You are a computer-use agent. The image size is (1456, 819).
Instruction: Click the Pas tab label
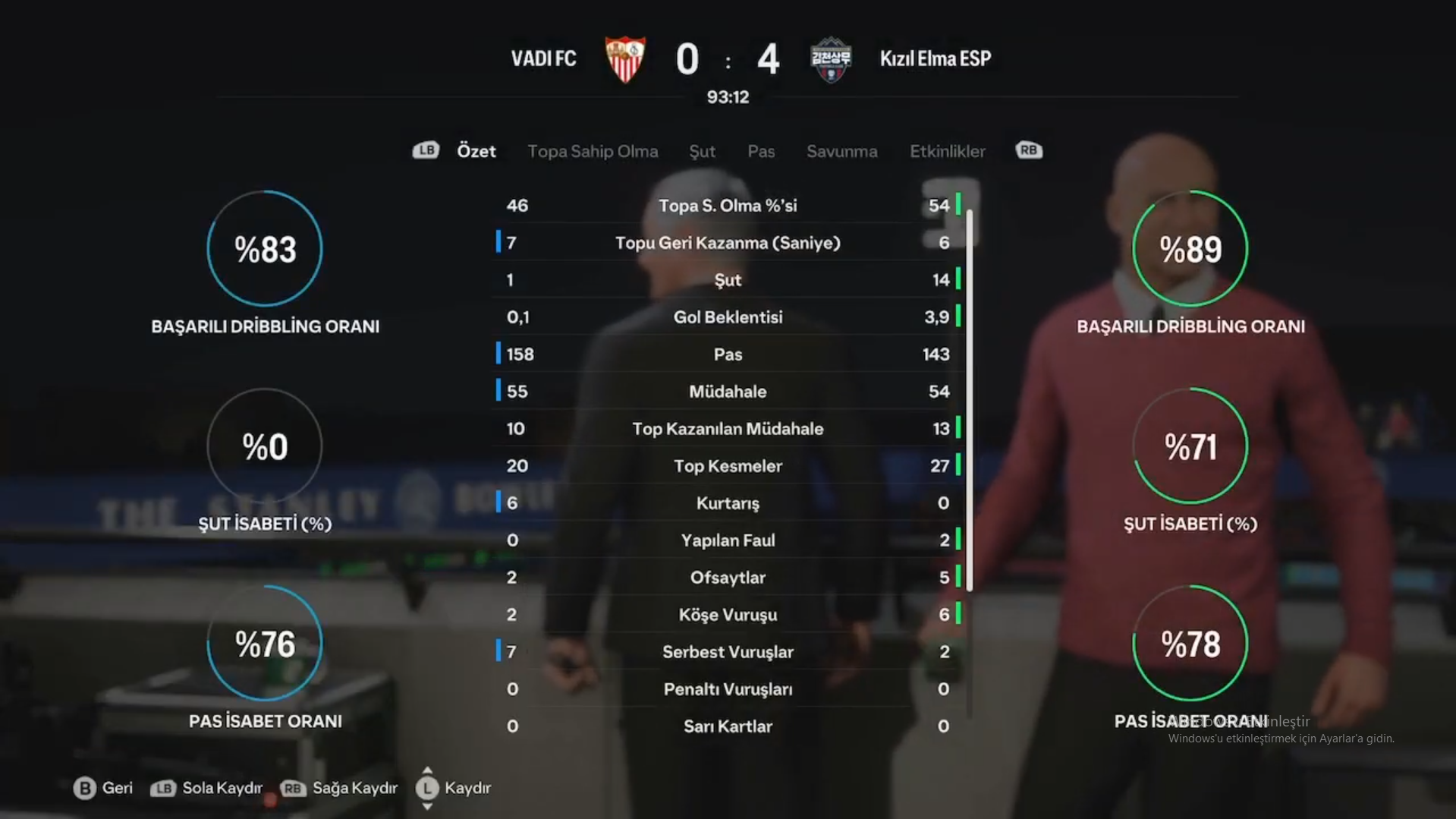pyautogui.click(x=760, y=151)
